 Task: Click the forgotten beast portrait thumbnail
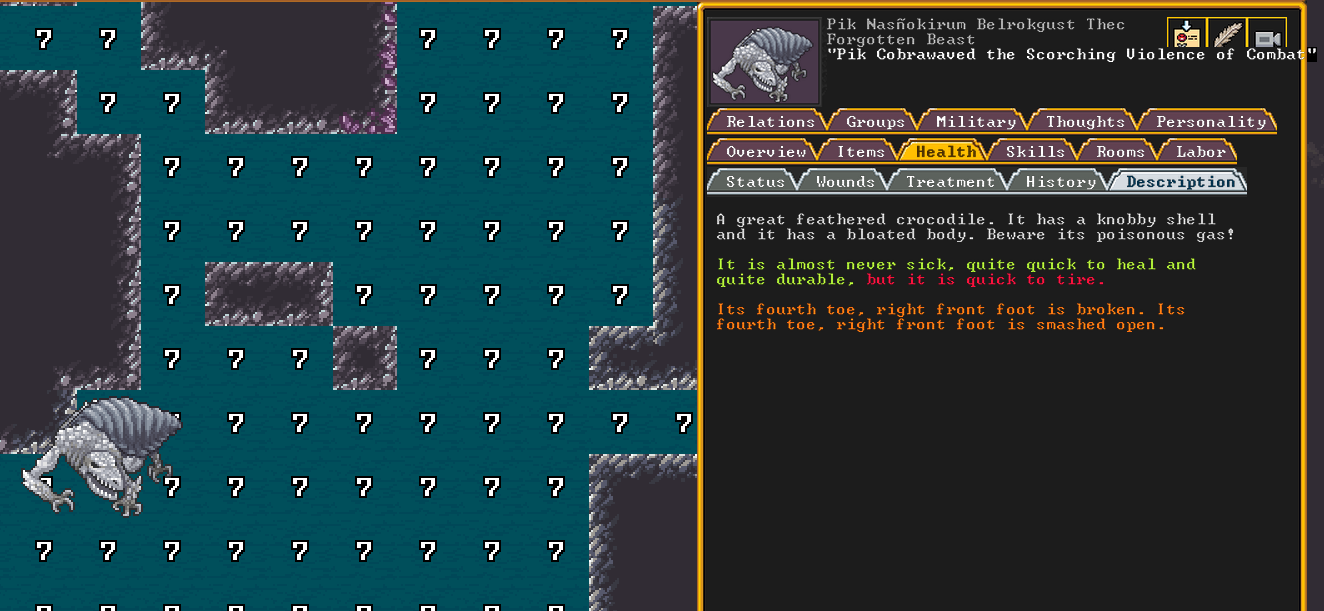764,62
